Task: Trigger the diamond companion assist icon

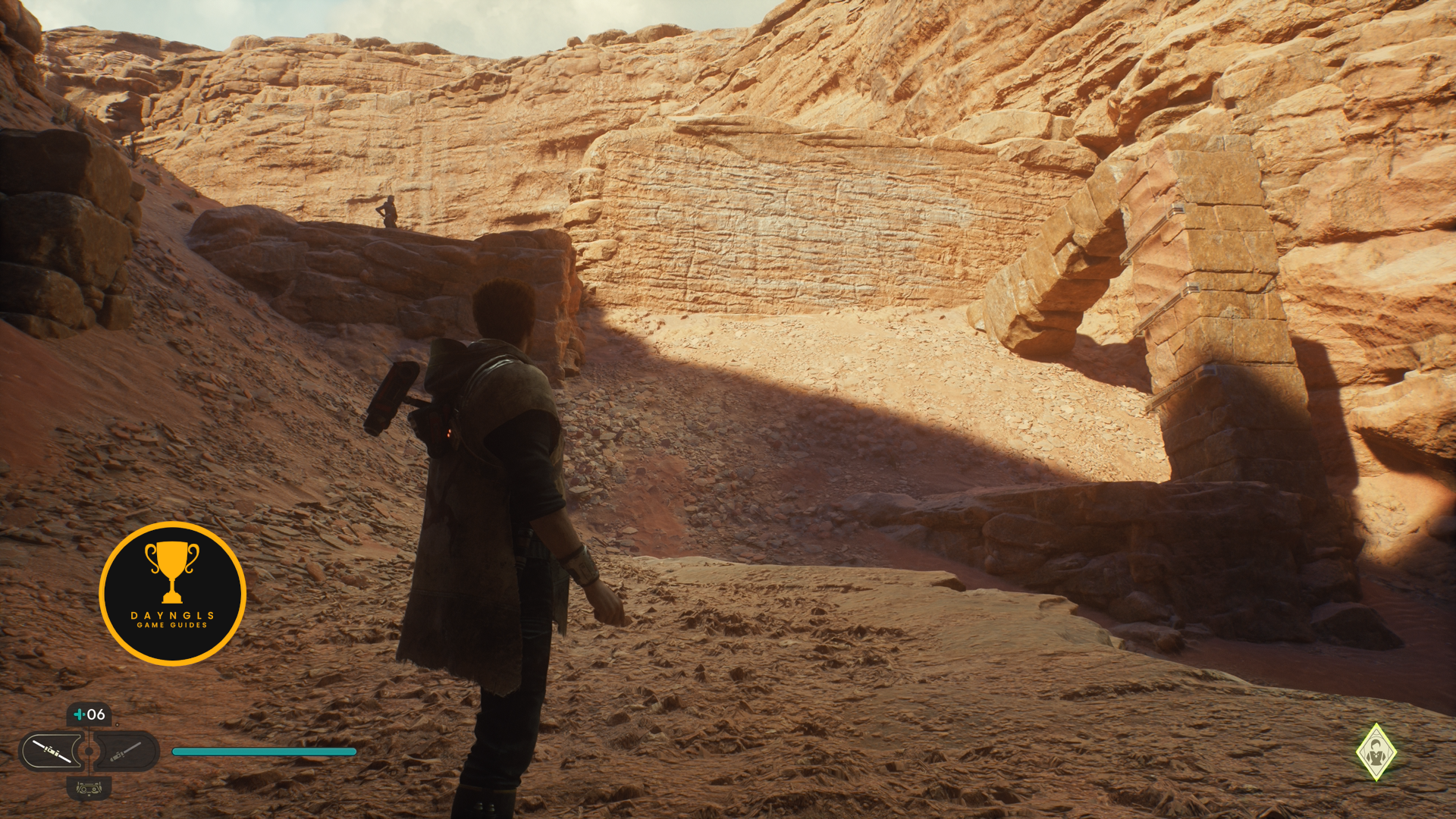Action: [x=1376, y=752]
